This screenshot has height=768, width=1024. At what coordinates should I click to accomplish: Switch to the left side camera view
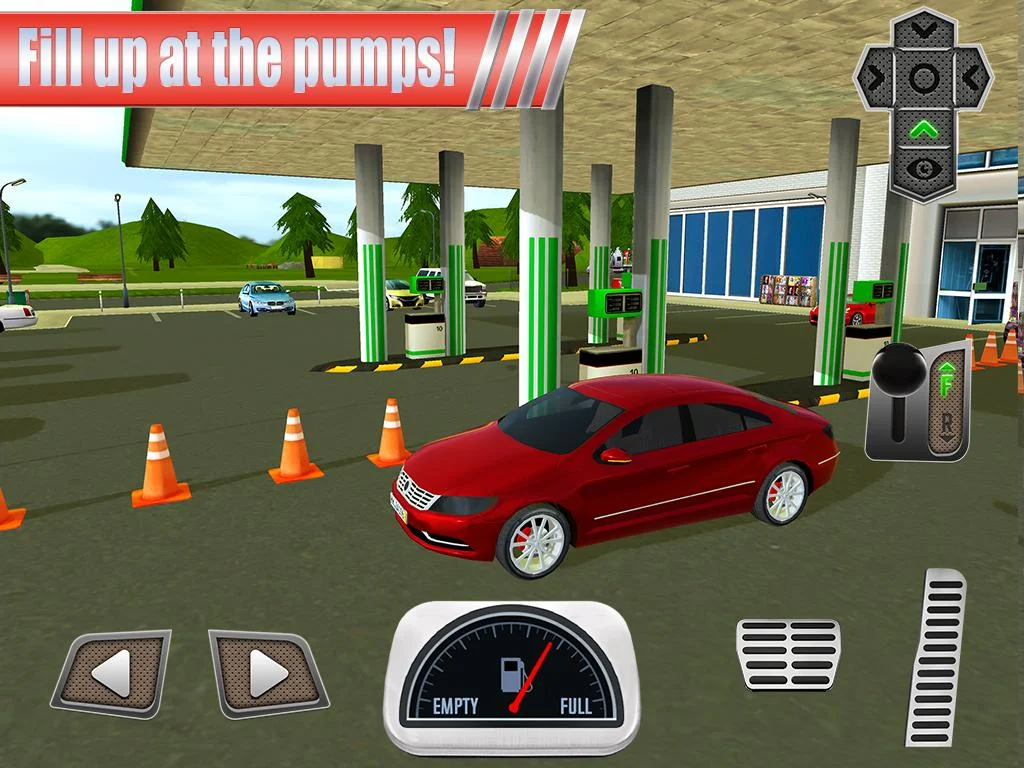point(876,78)
